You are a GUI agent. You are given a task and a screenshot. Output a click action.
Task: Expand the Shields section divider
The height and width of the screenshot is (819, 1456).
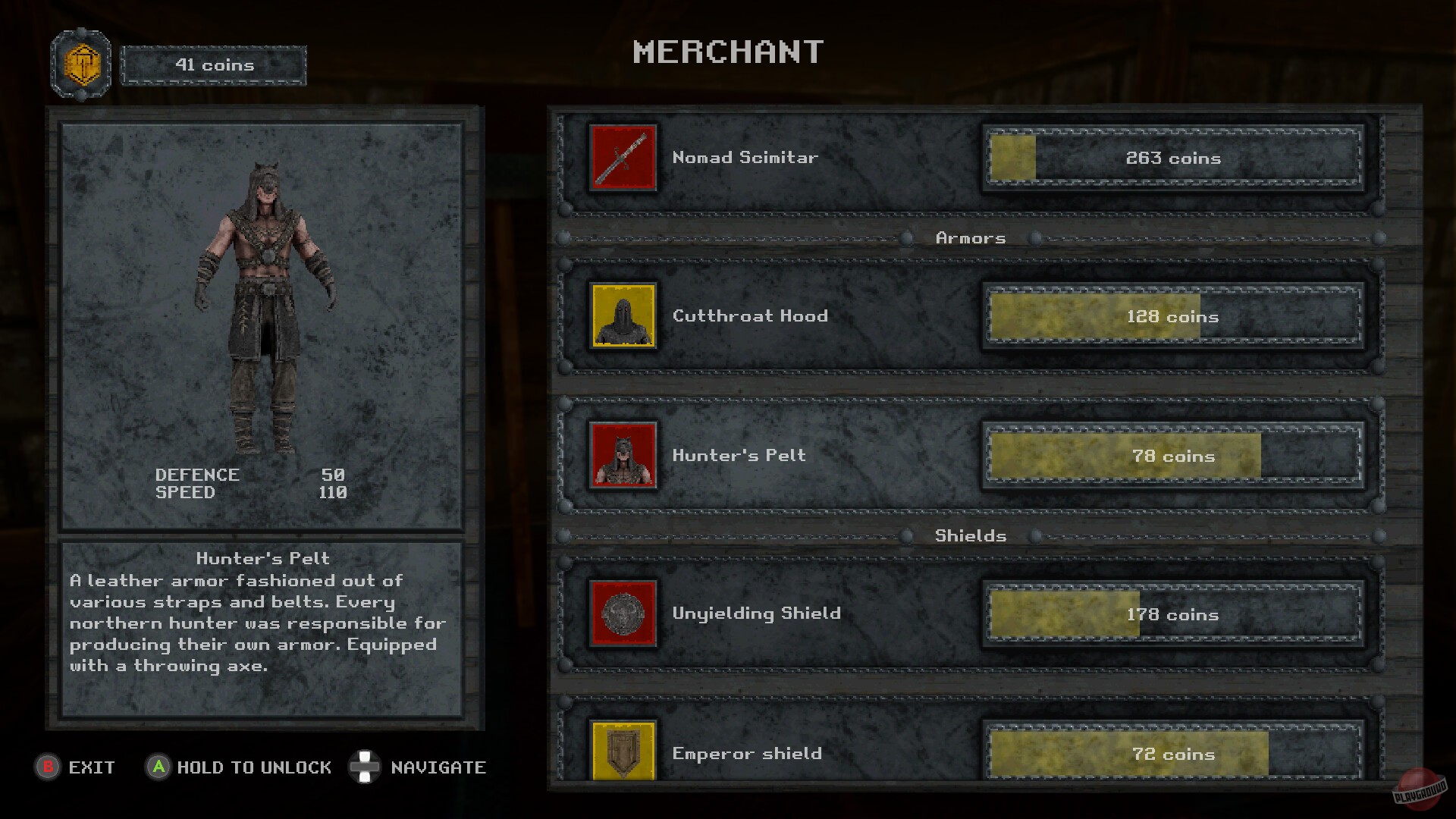click(x=971, y=535)
